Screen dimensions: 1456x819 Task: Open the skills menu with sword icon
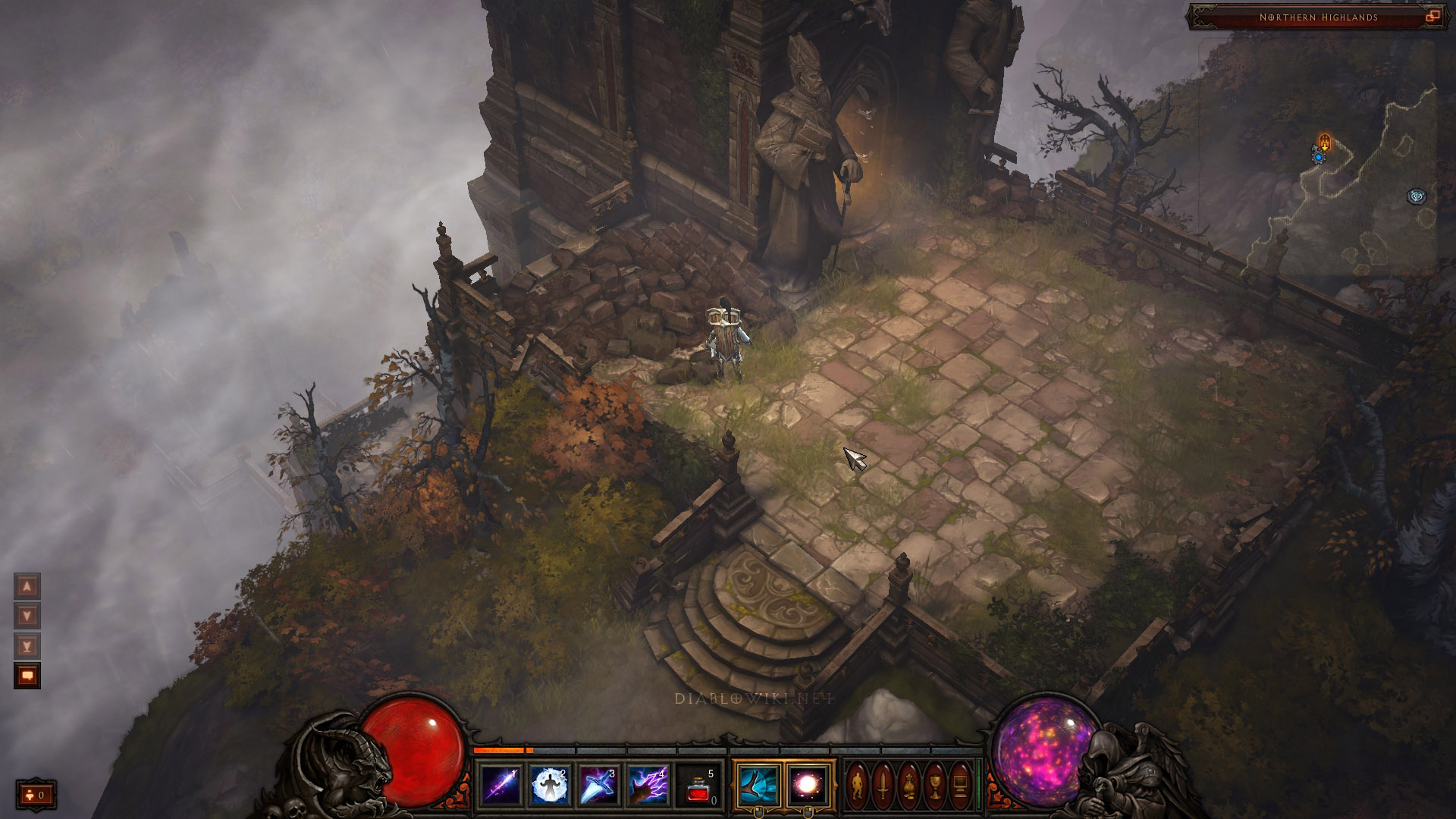883,786
